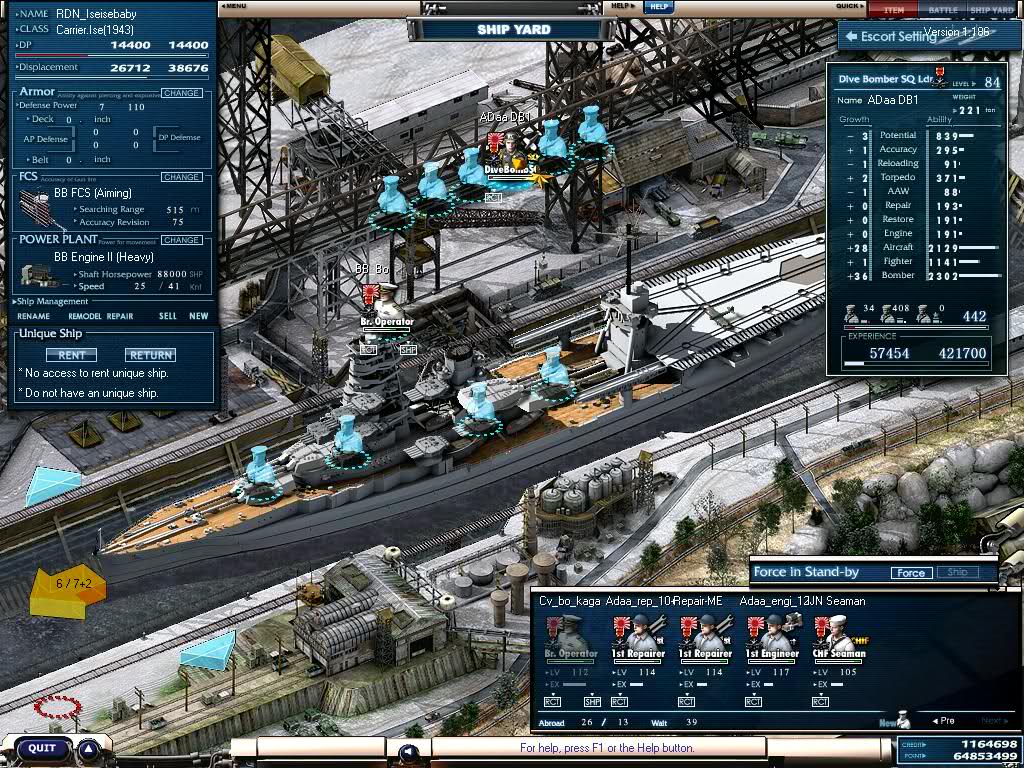Screen dimensions: 1024x768
Task: Choose the CHF Seaman crew card
Action: click(839, 638)
